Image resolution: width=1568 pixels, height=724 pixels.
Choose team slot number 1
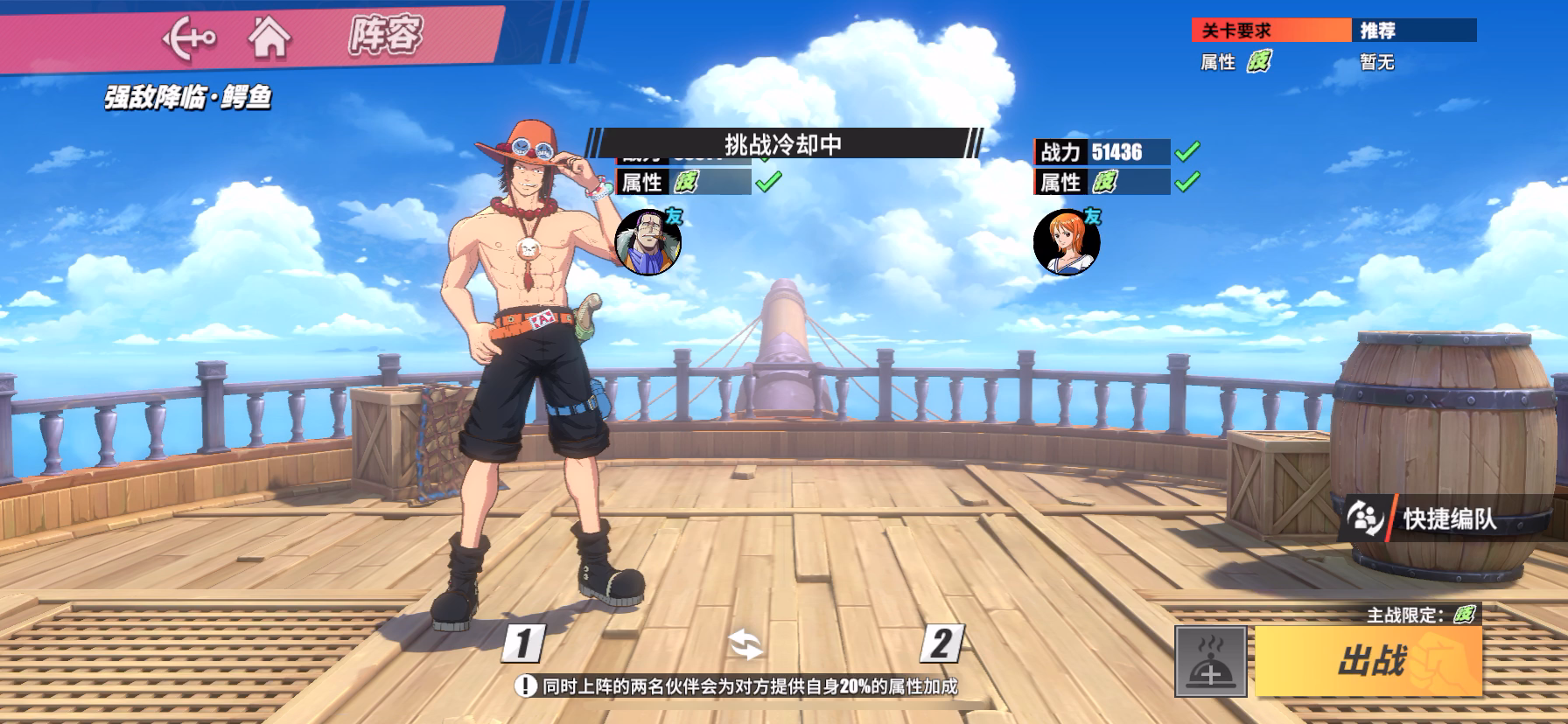(x=523, y=644)
